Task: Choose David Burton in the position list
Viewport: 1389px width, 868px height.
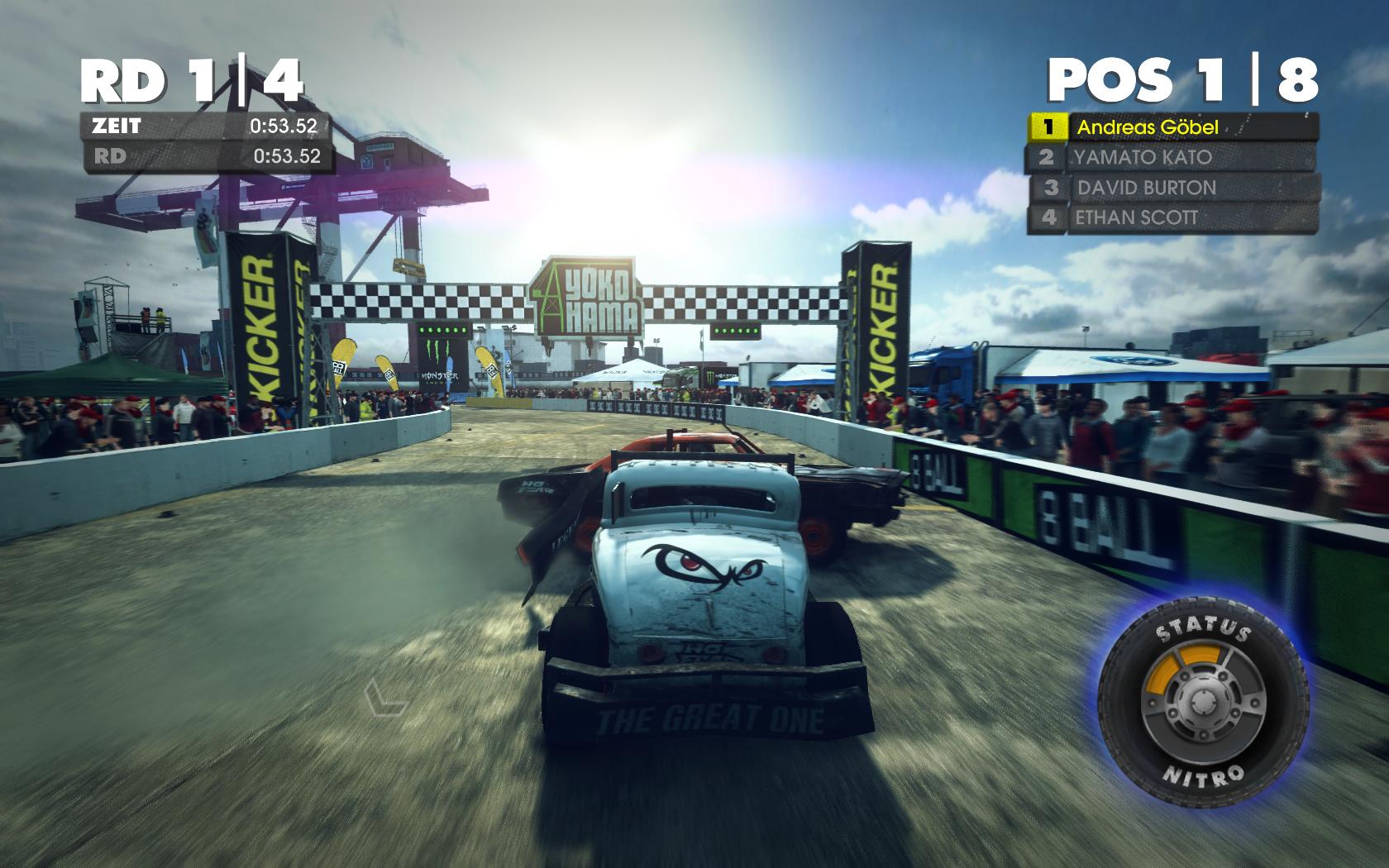Action: click(1172, 188)
